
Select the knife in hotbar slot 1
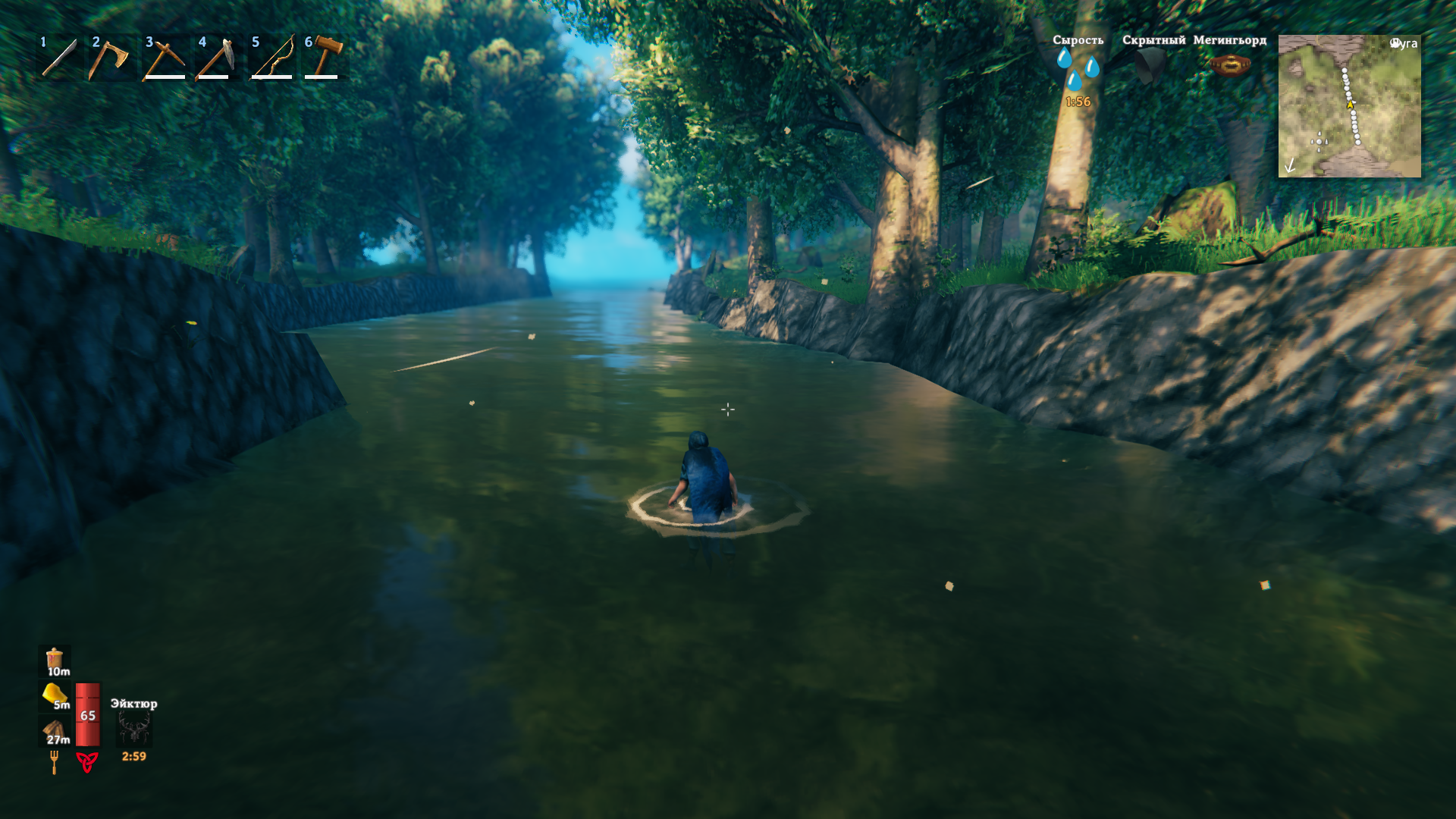(x=59, y=58)
